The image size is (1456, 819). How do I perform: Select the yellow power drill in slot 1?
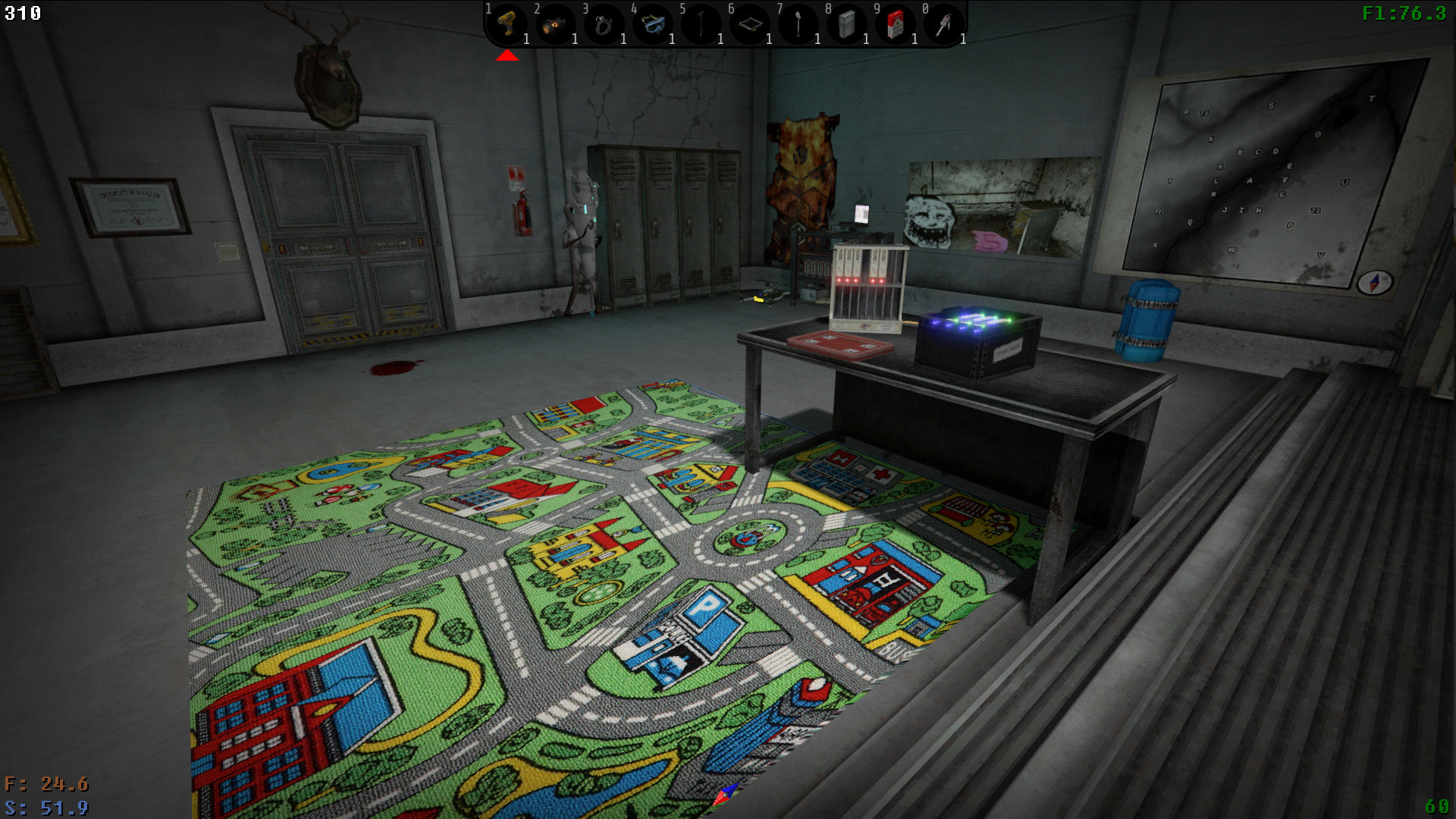(x=507, y=25)
